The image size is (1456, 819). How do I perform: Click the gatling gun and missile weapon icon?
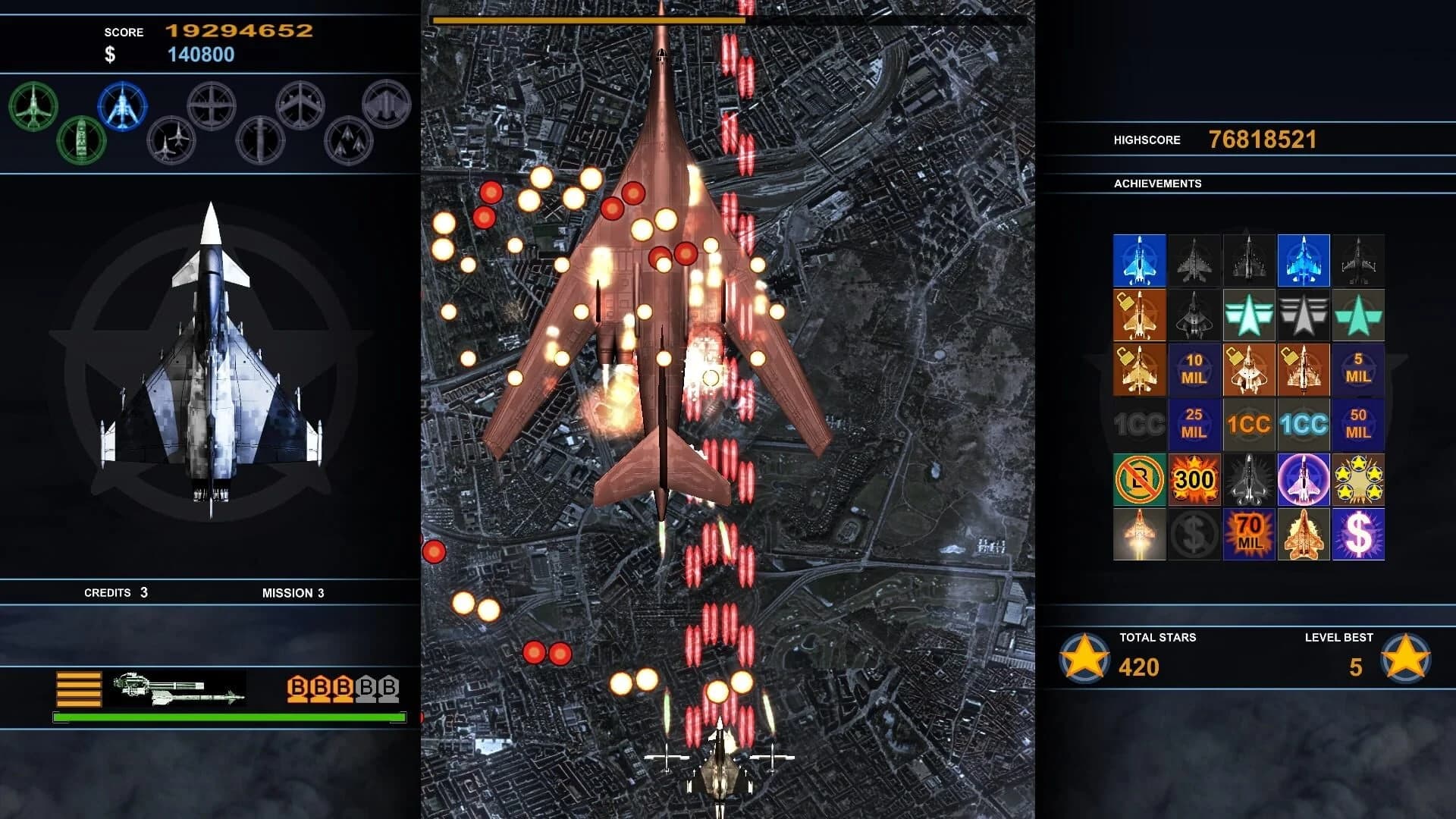[x=177, y=688]
